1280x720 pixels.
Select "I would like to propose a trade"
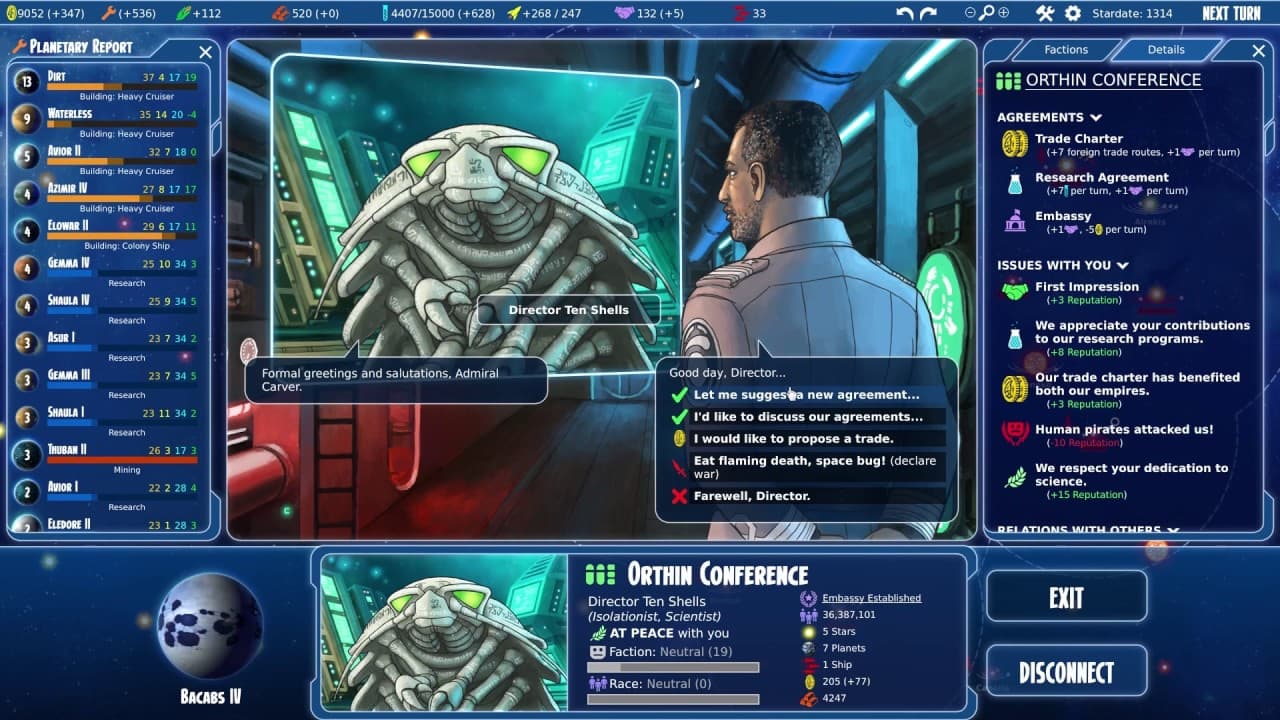click(793, 439)
